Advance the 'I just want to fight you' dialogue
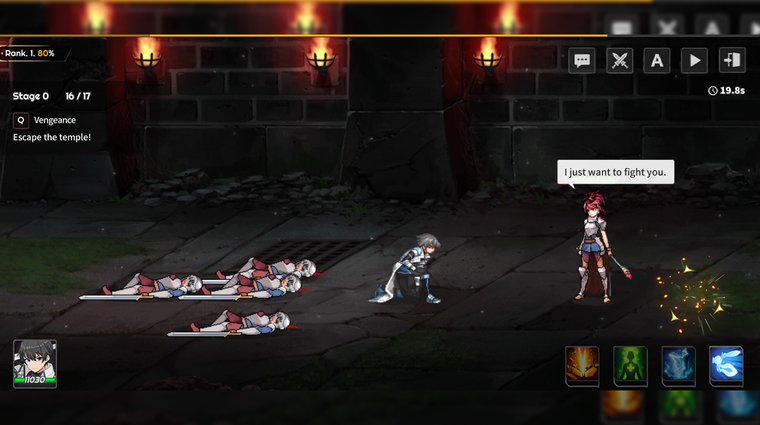The height and width of the screenshot is (425, 760). [615, 172]
